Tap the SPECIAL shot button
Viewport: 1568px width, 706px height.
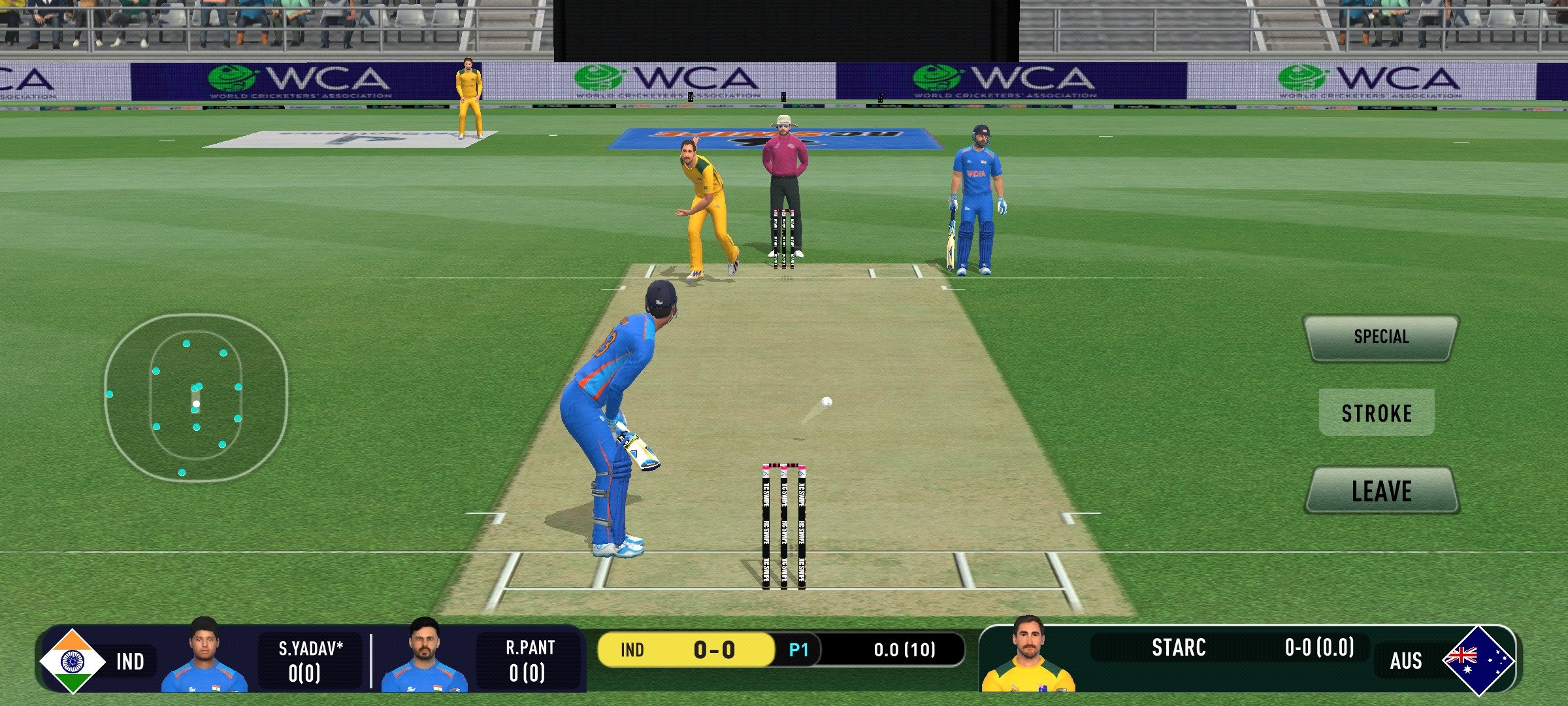[1380, 337]
